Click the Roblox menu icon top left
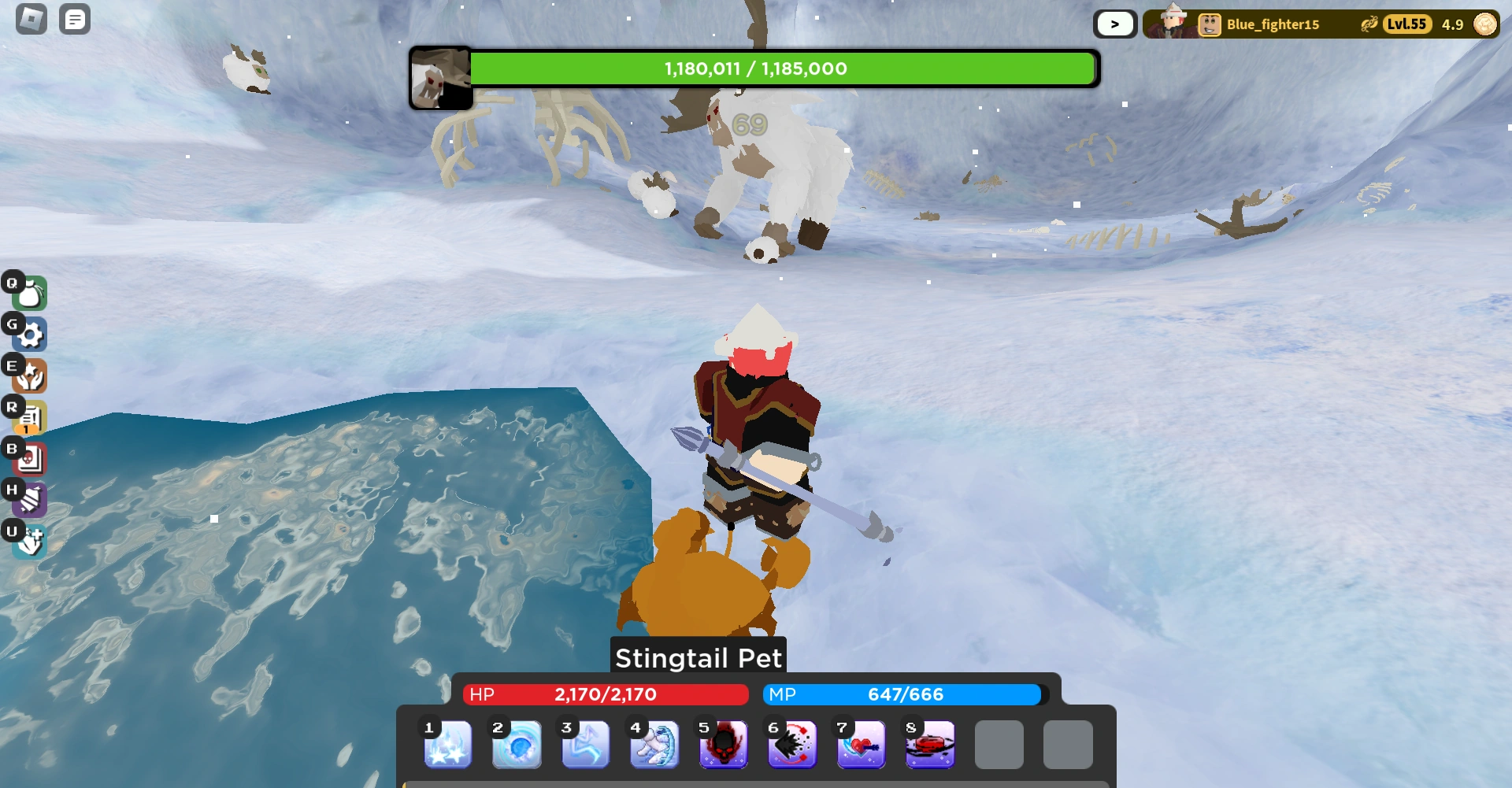Image resolution: width=1512 pixels, height=788 pixels. click(x=29, y=19)
